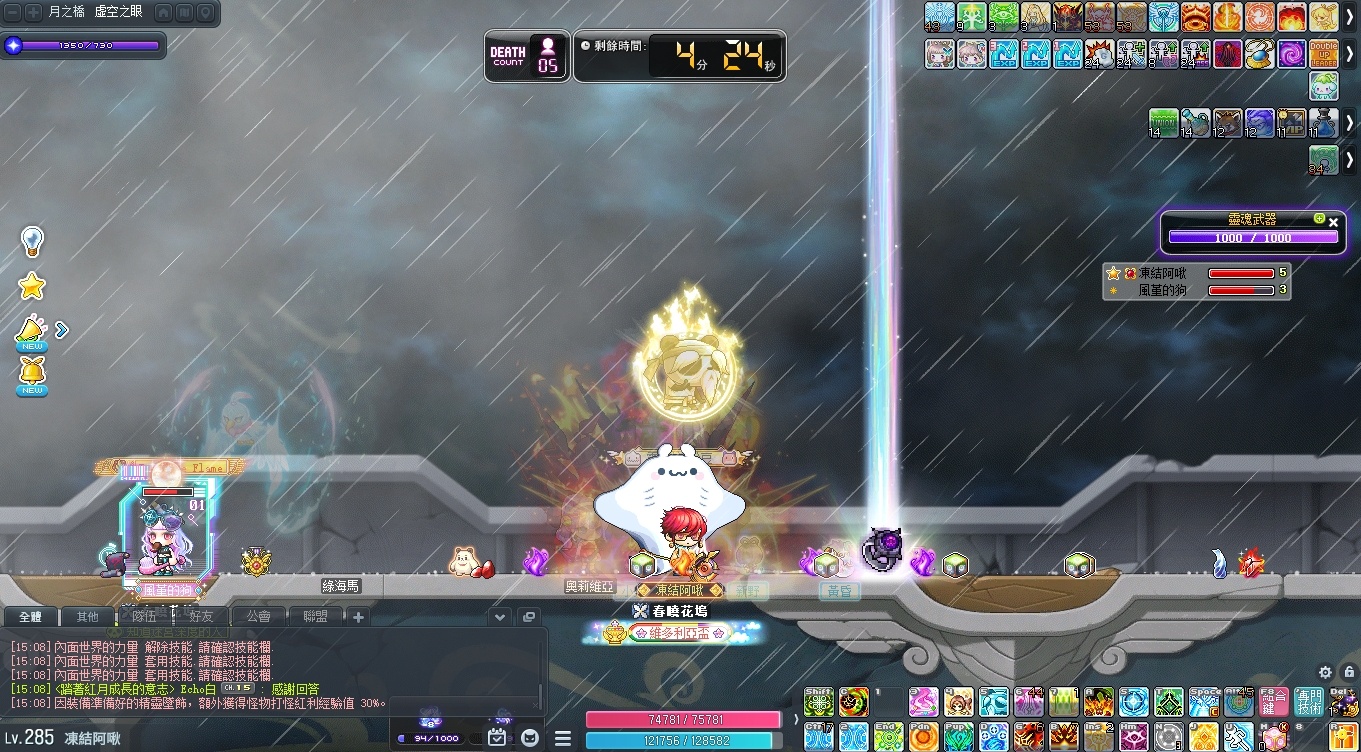Open the 其他 chat tab
Viewport: 1361px width, 752px height.
[x=88, y=617]
